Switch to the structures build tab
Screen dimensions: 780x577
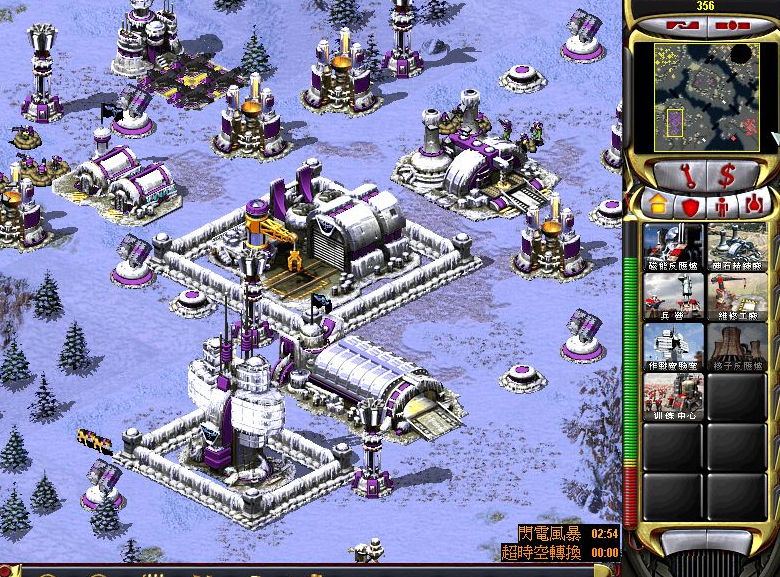pos(655,205)
